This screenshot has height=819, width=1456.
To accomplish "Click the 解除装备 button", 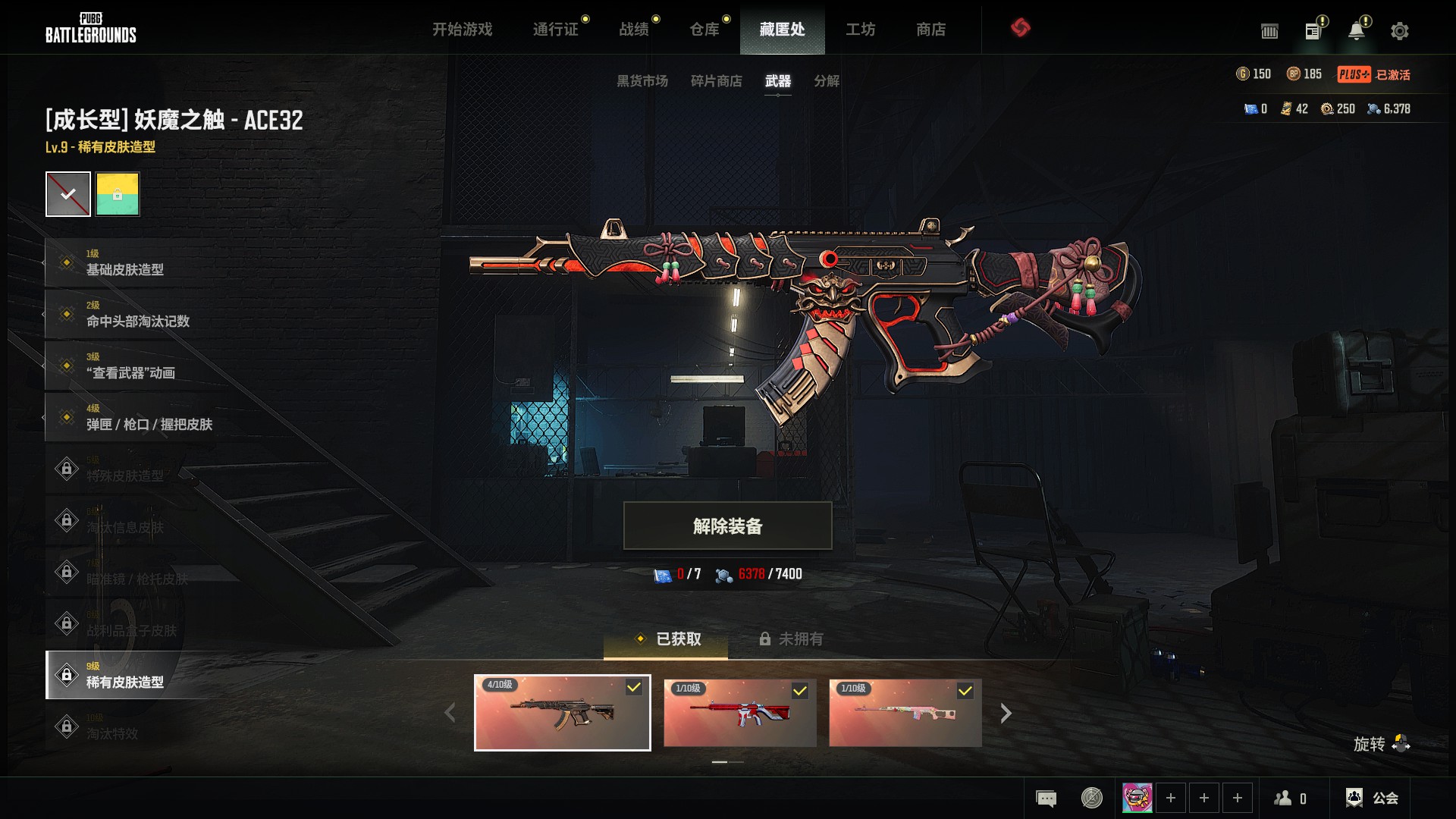I will [727, 526].
